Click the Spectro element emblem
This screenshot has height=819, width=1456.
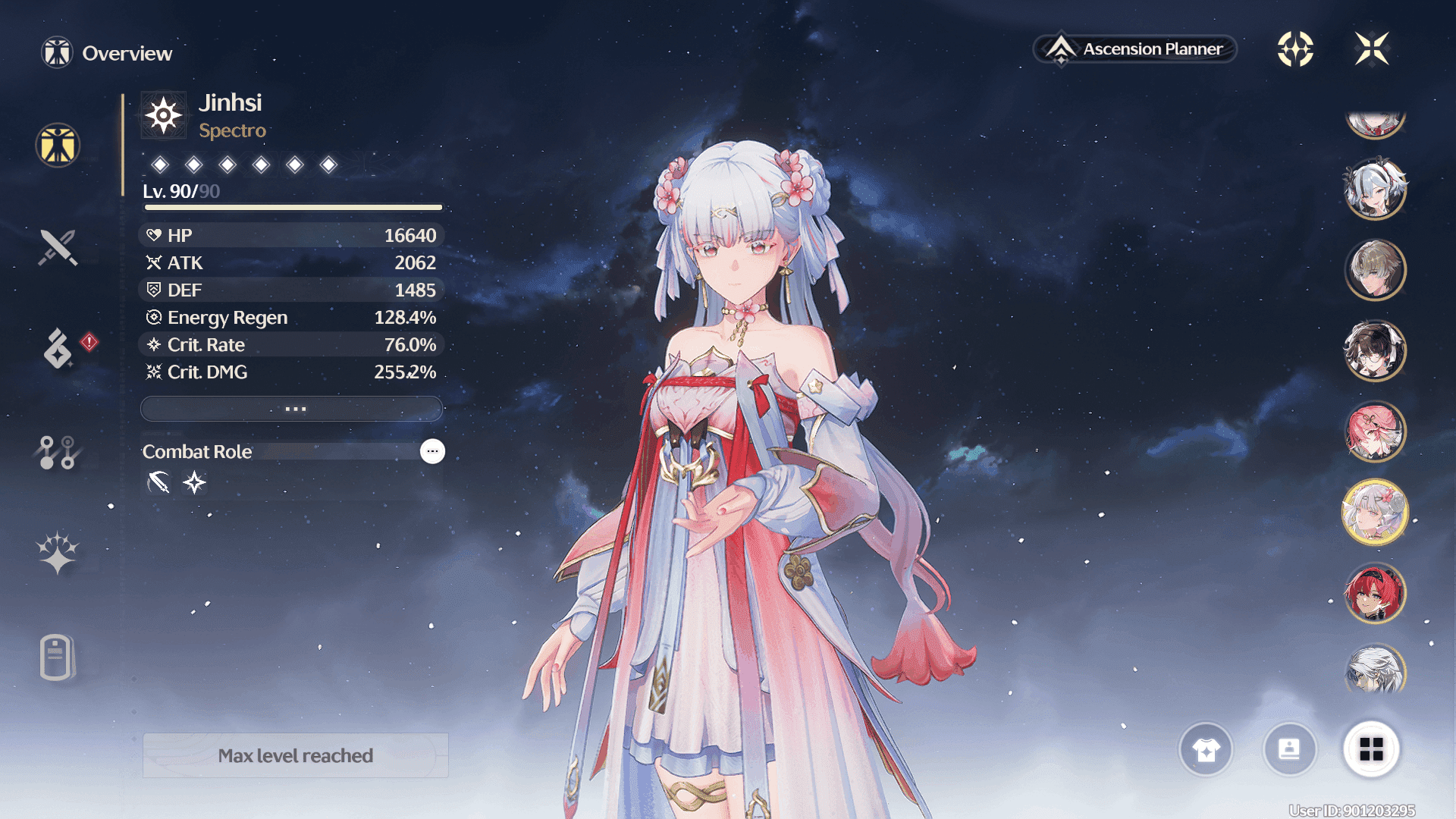(x=164, y=116)
